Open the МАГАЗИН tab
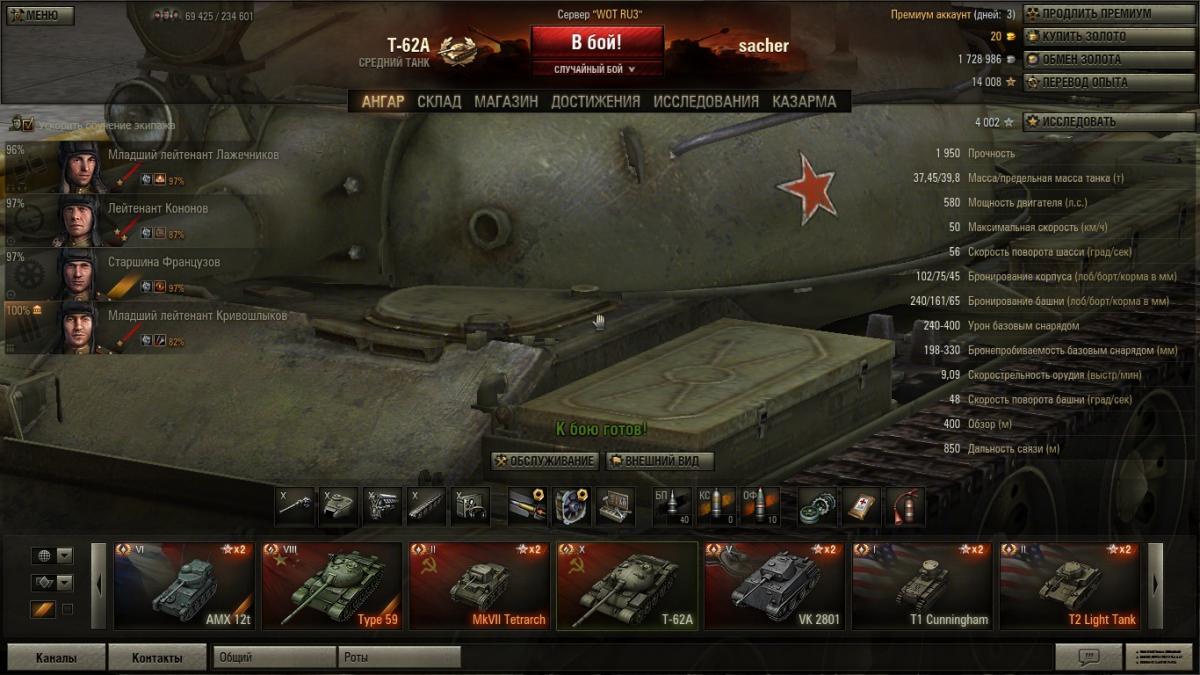 click(x=506, y=101)
